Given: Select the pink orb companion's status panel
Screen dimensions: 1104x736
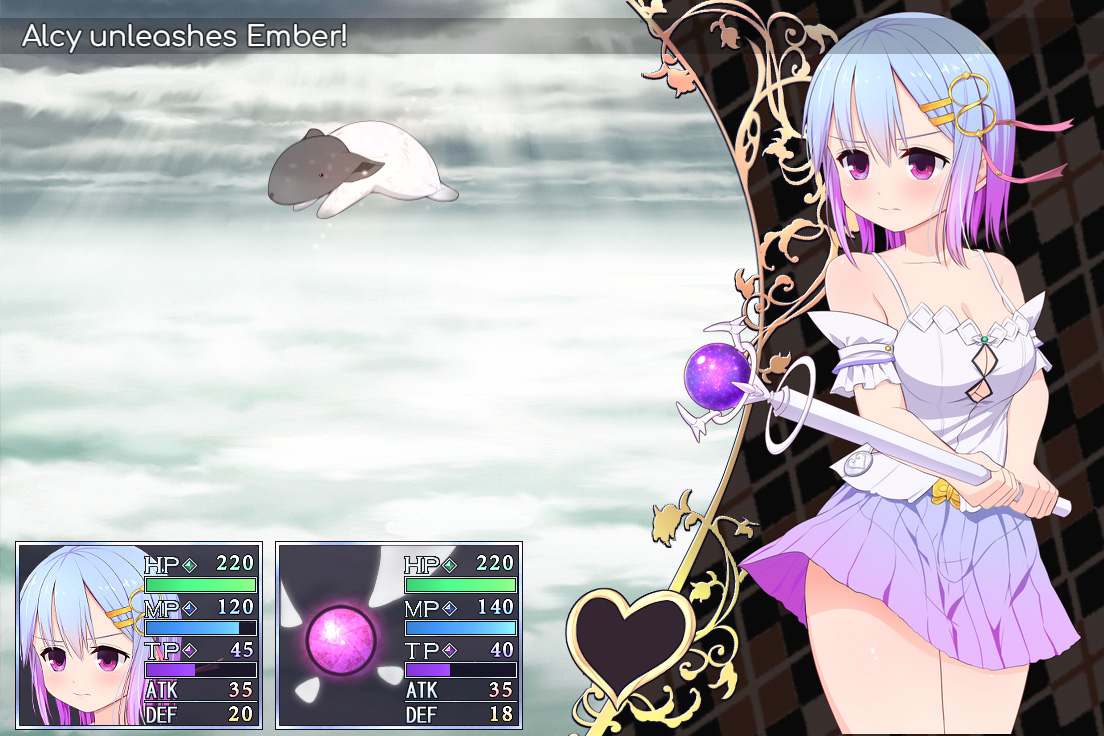Looking at the screenshot, I should pyautogui.click(x=398, y=635).
